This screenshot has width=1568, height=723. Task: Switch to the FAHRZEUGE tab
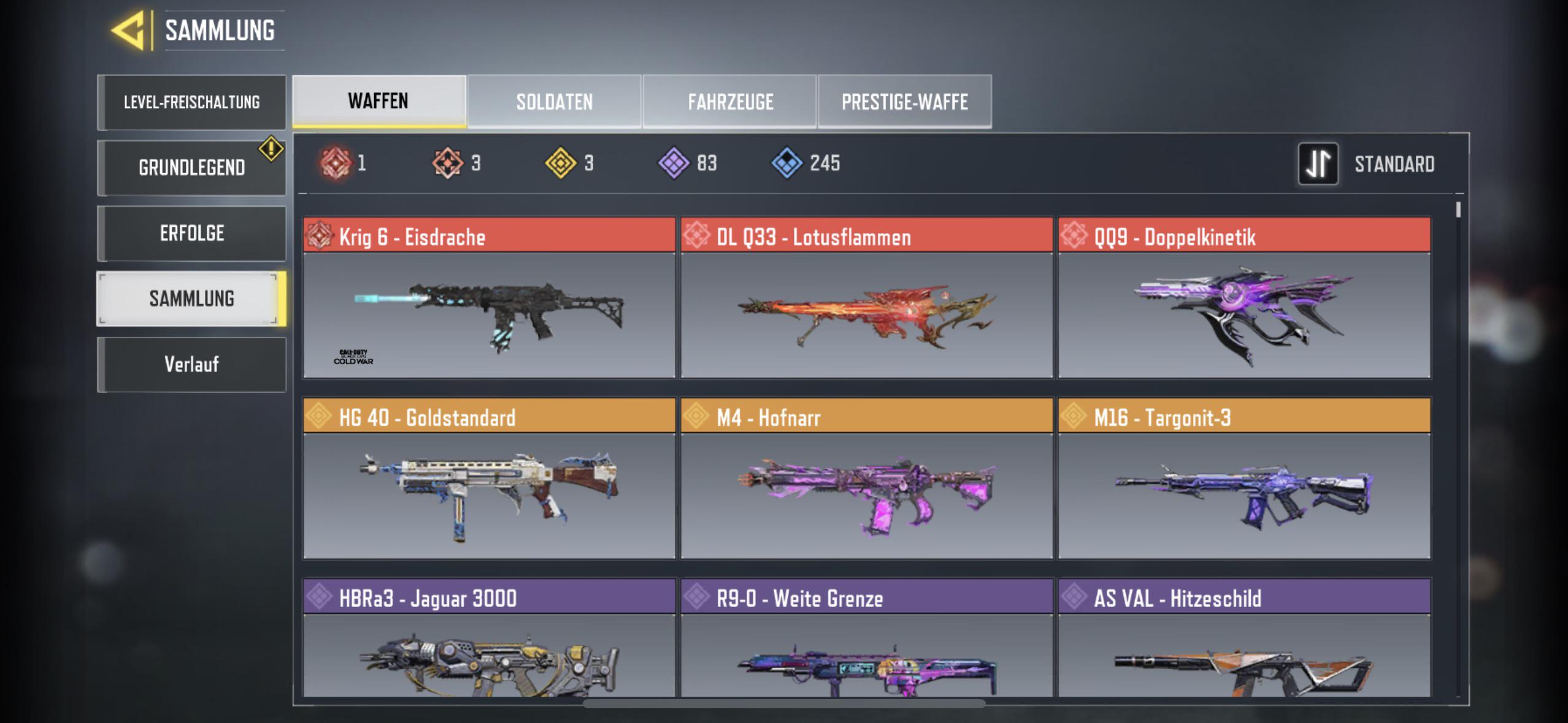(730, 101)
